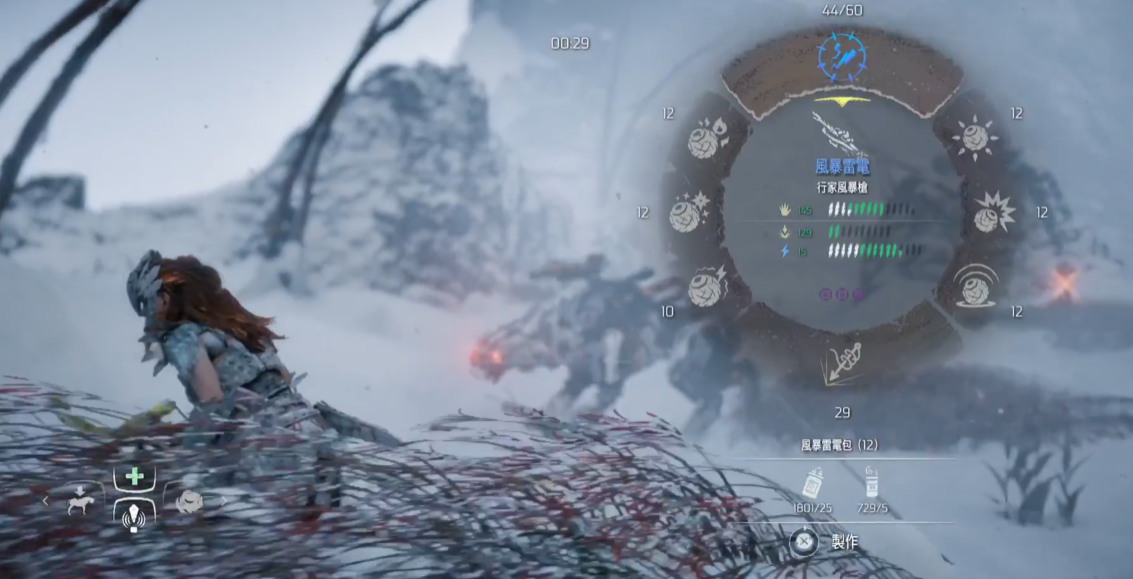The width and height of the screenshot is (1133, 579).
Task: Choose the fire bomb with flame icon
Action: (708, 139)
